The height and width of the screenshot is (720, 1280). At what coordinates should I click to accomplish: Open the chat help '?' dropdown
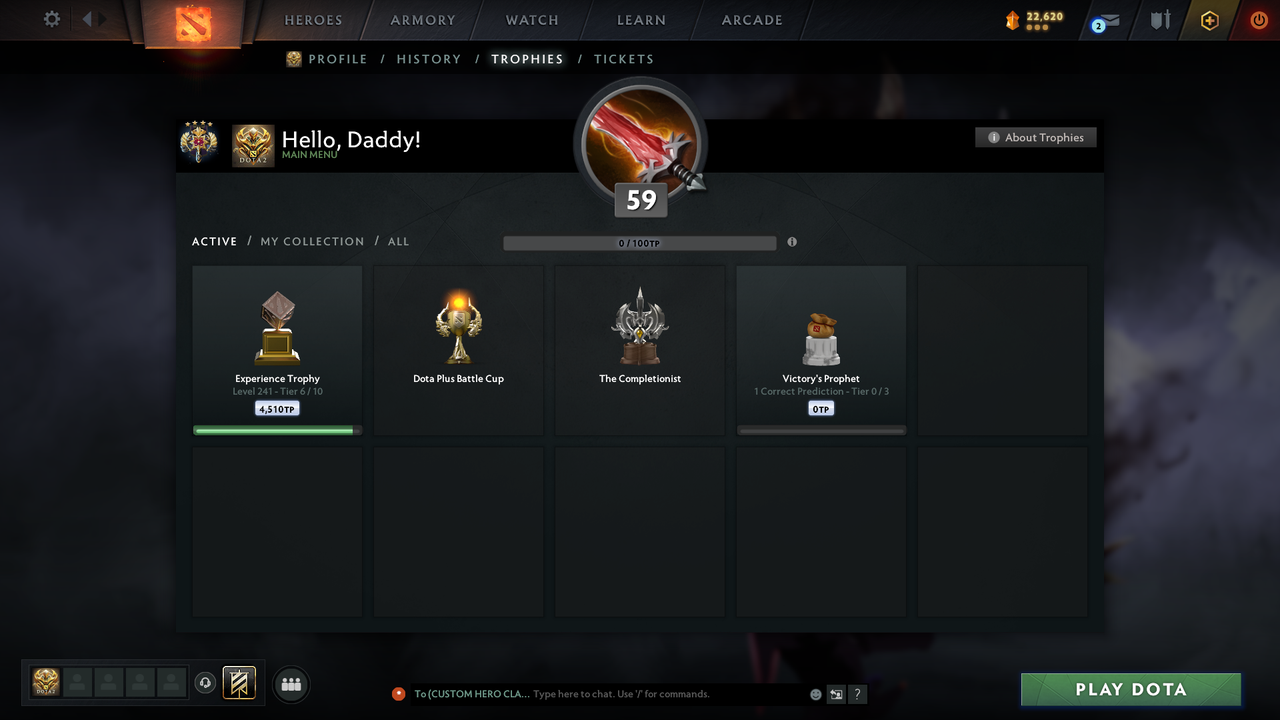857,693
